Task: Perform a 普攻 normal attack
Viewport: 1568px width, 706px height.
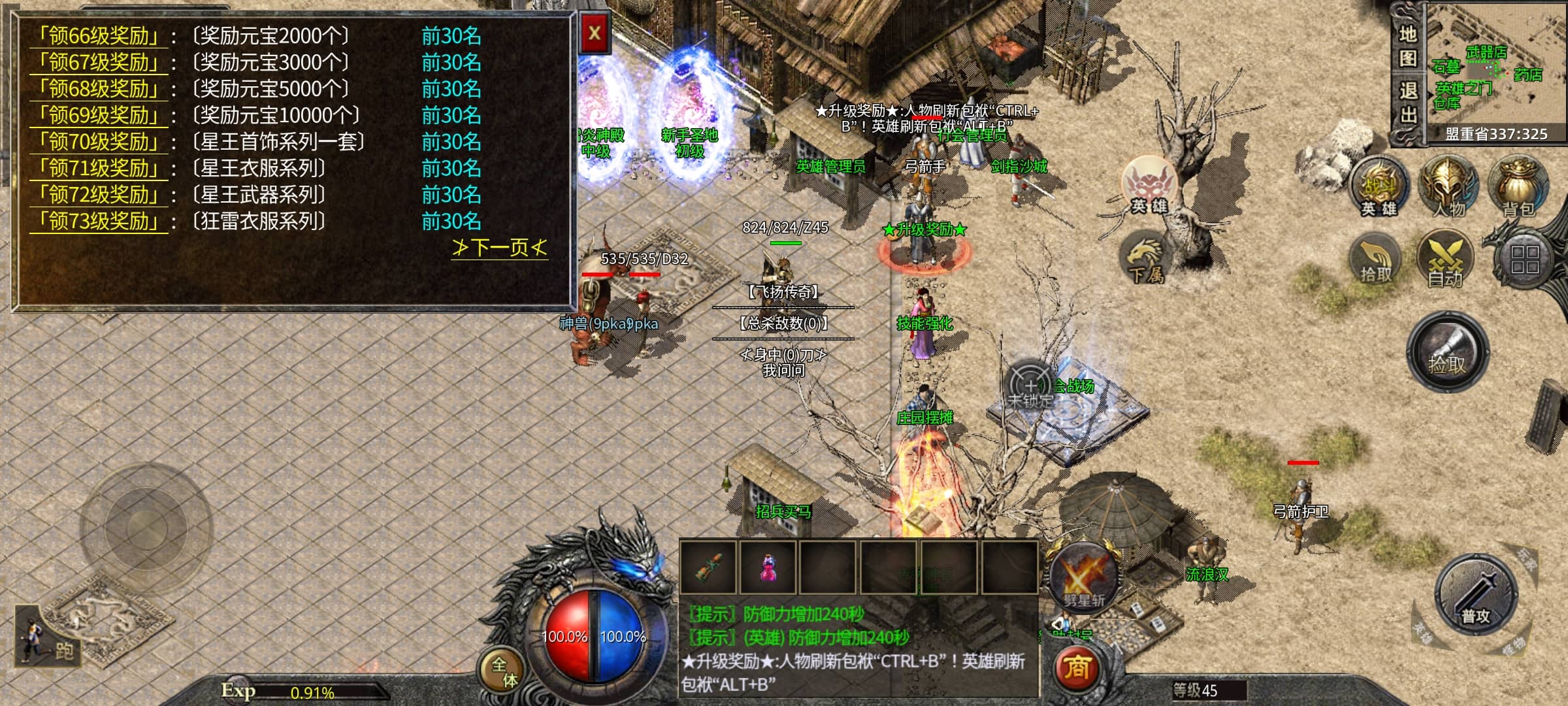Action: 1475,596
